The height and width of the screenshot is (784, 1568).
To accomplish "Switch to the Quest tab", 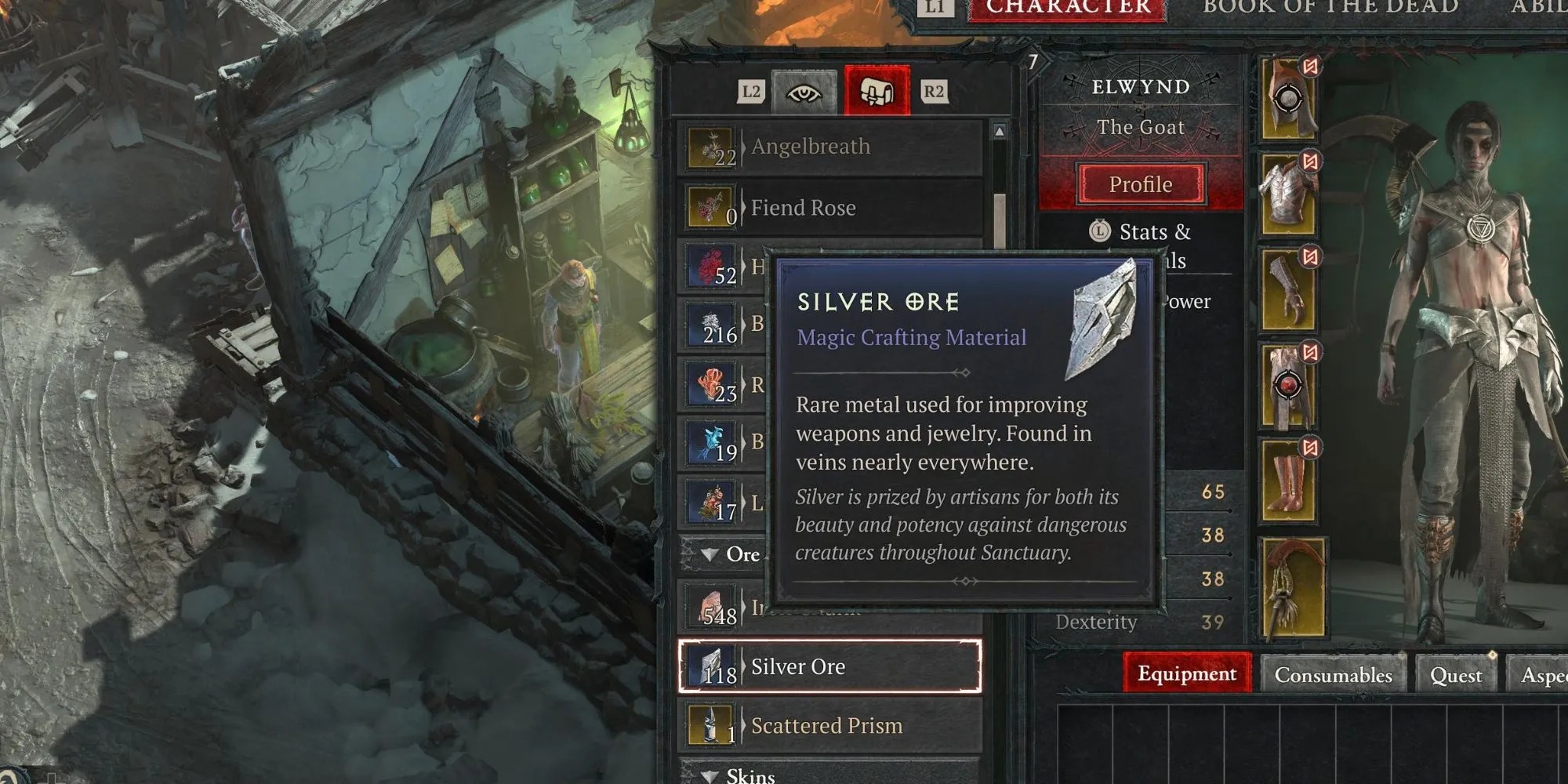I will pyautogui.click(x=1457, y=674).
